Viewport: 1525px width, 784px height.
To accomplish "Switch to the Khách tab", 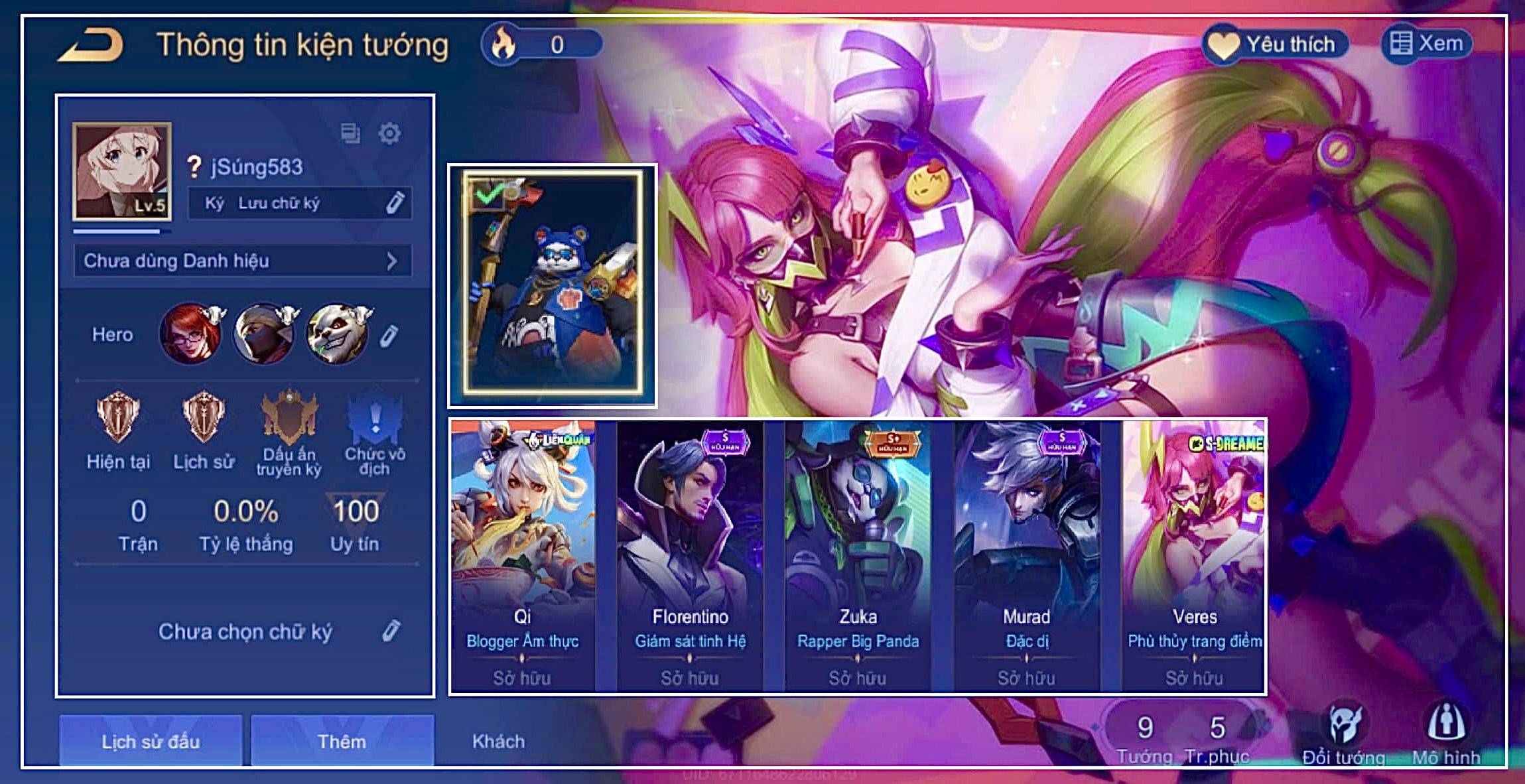I will pos(498,741).
